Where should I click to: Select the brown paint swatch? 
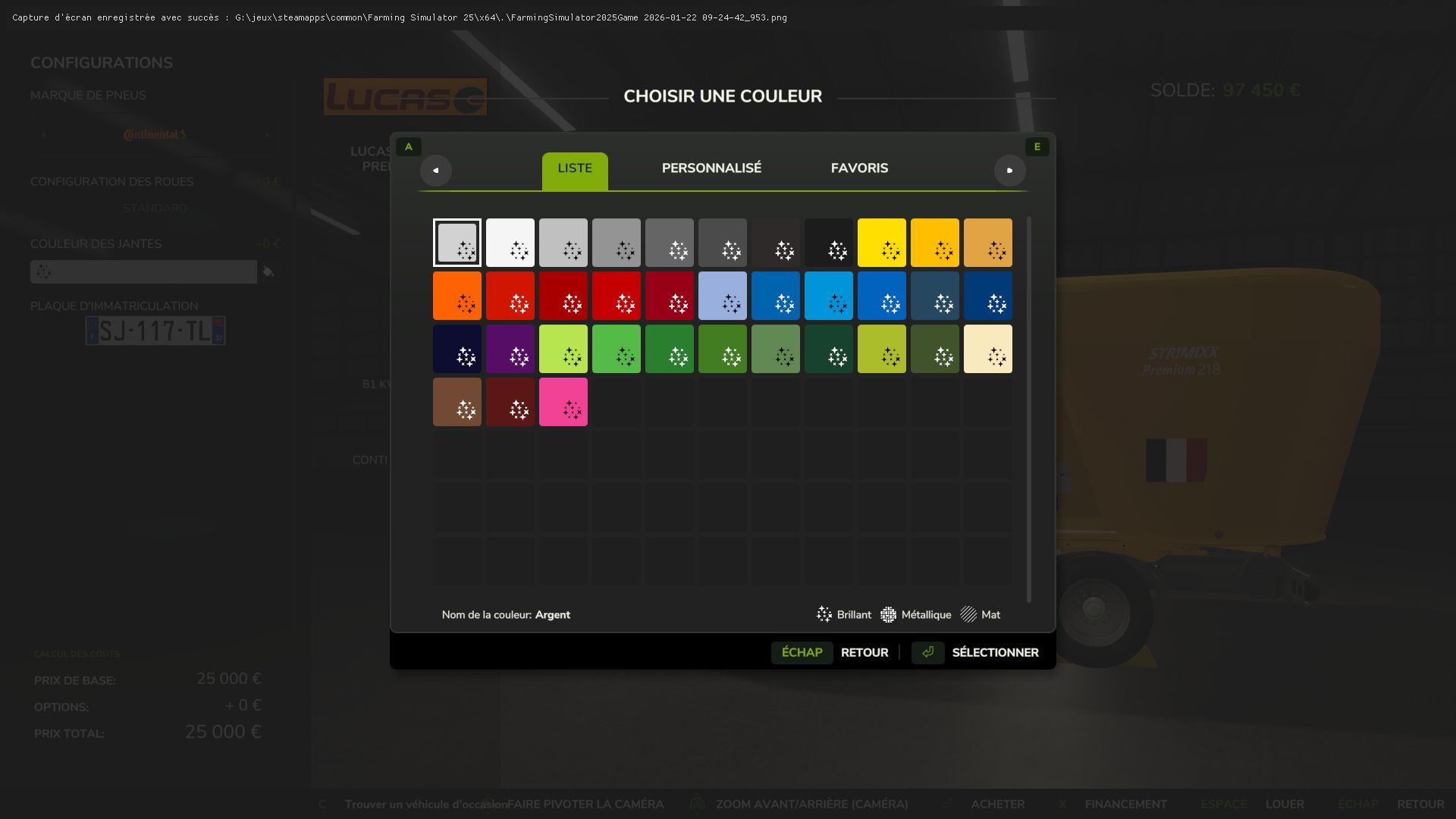(457, 402)
